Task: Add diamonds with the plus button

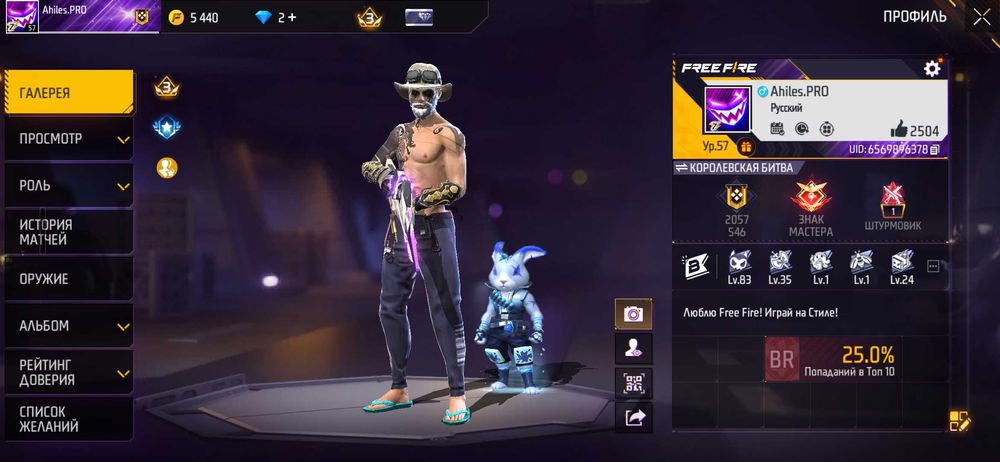Action: point(292,17)
